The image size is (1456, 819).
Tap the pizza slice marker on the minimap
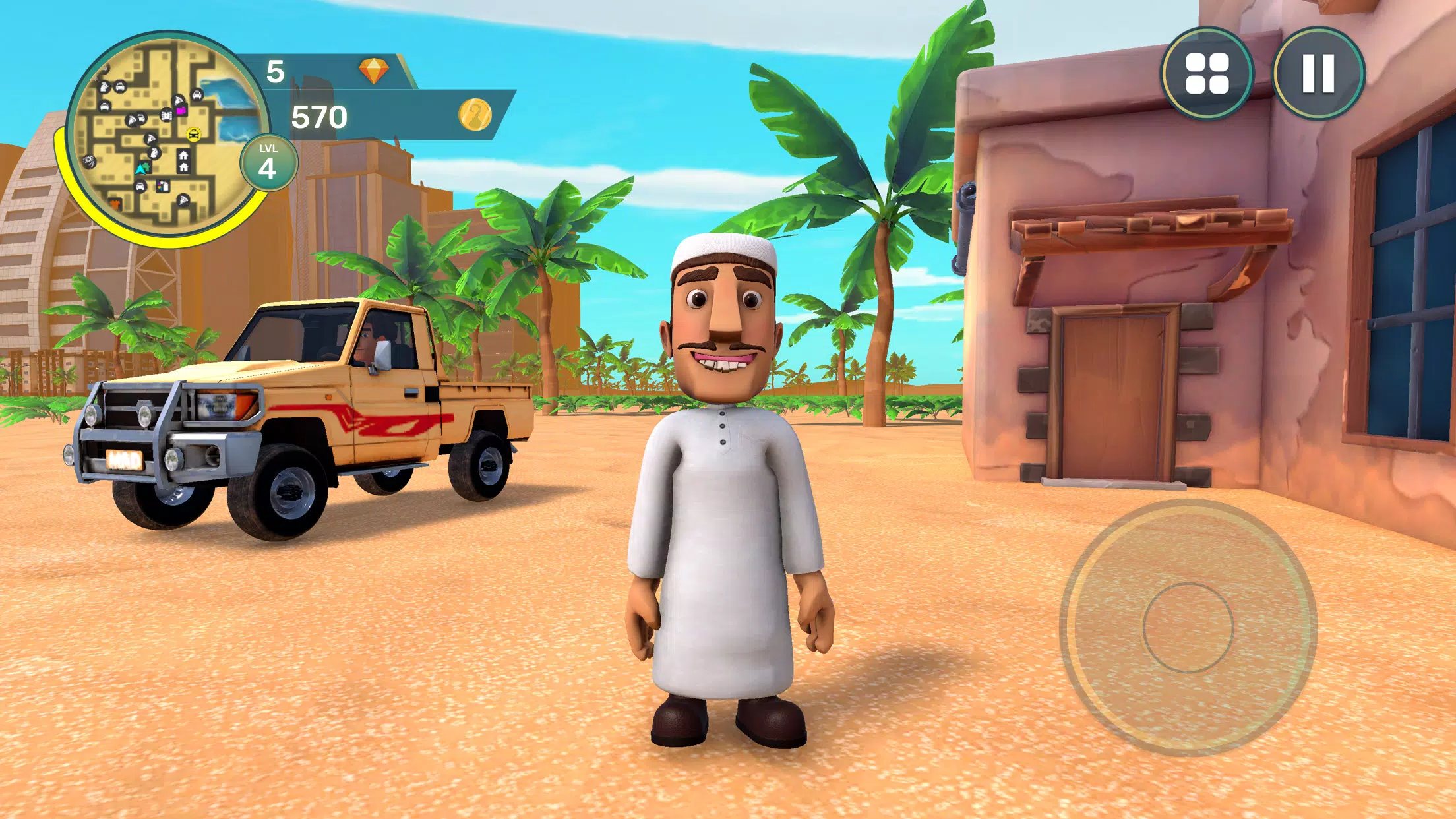tap(152, 139)
